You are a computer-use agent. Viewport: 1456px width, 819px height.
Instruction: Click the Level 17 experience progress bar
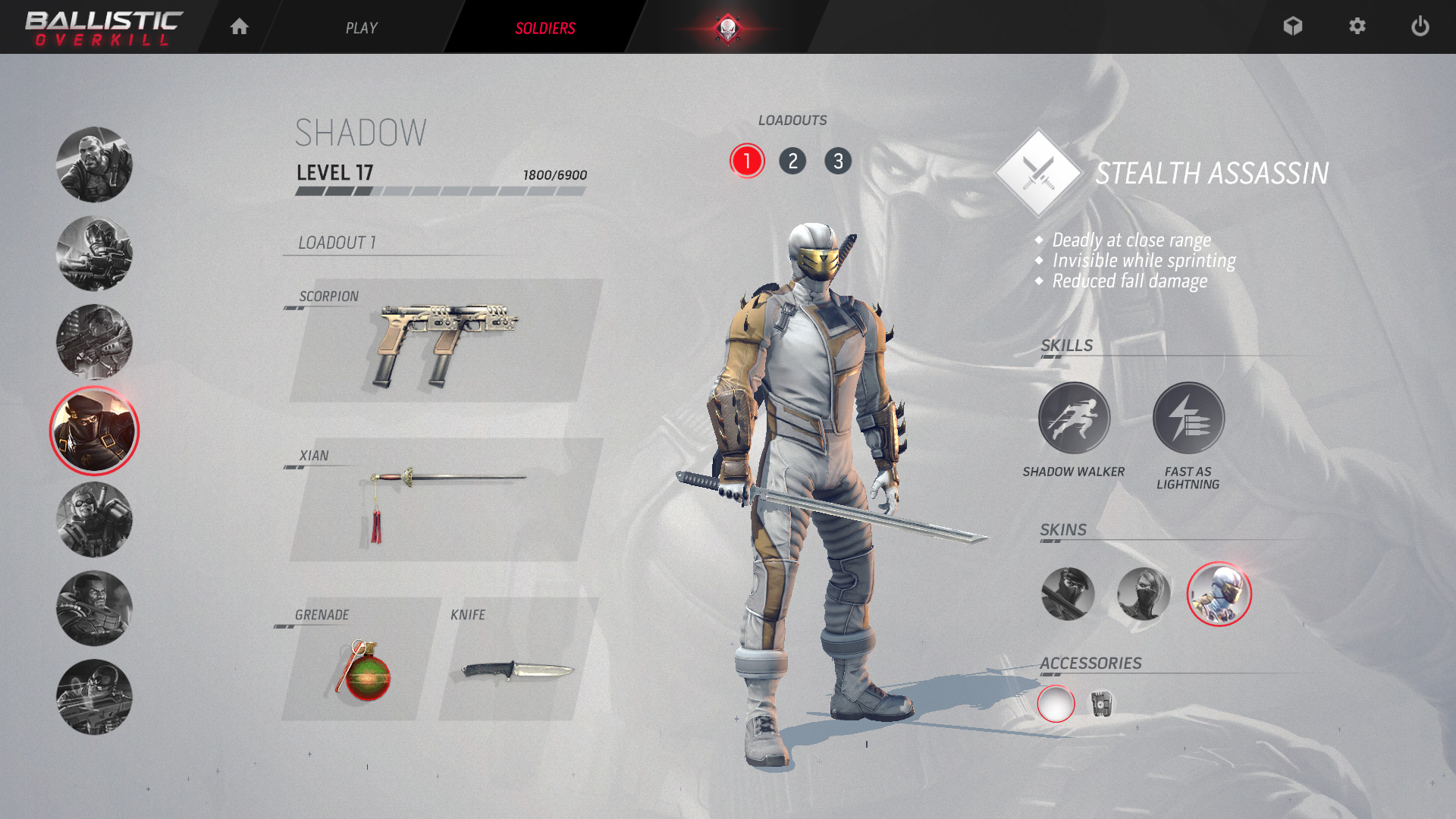441,191
